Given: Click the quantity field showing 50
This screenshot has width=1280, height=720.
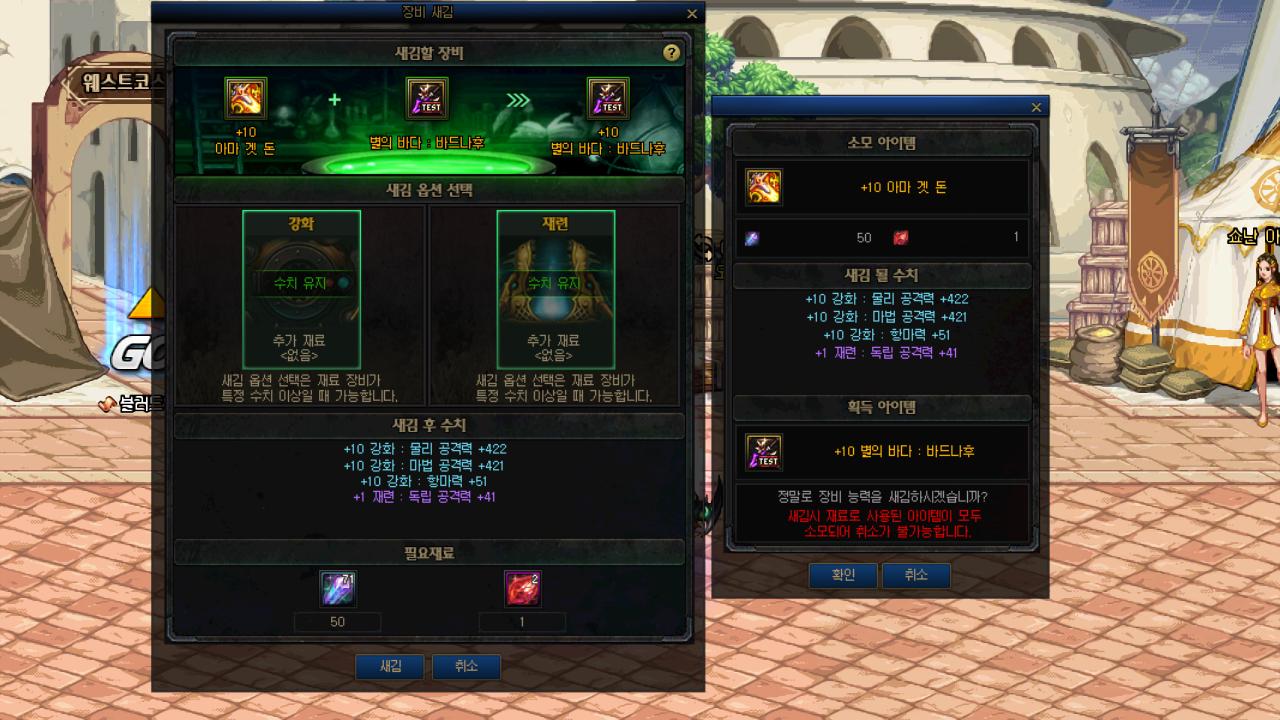Looking at the screenshot, I should [x=337, y=622].
